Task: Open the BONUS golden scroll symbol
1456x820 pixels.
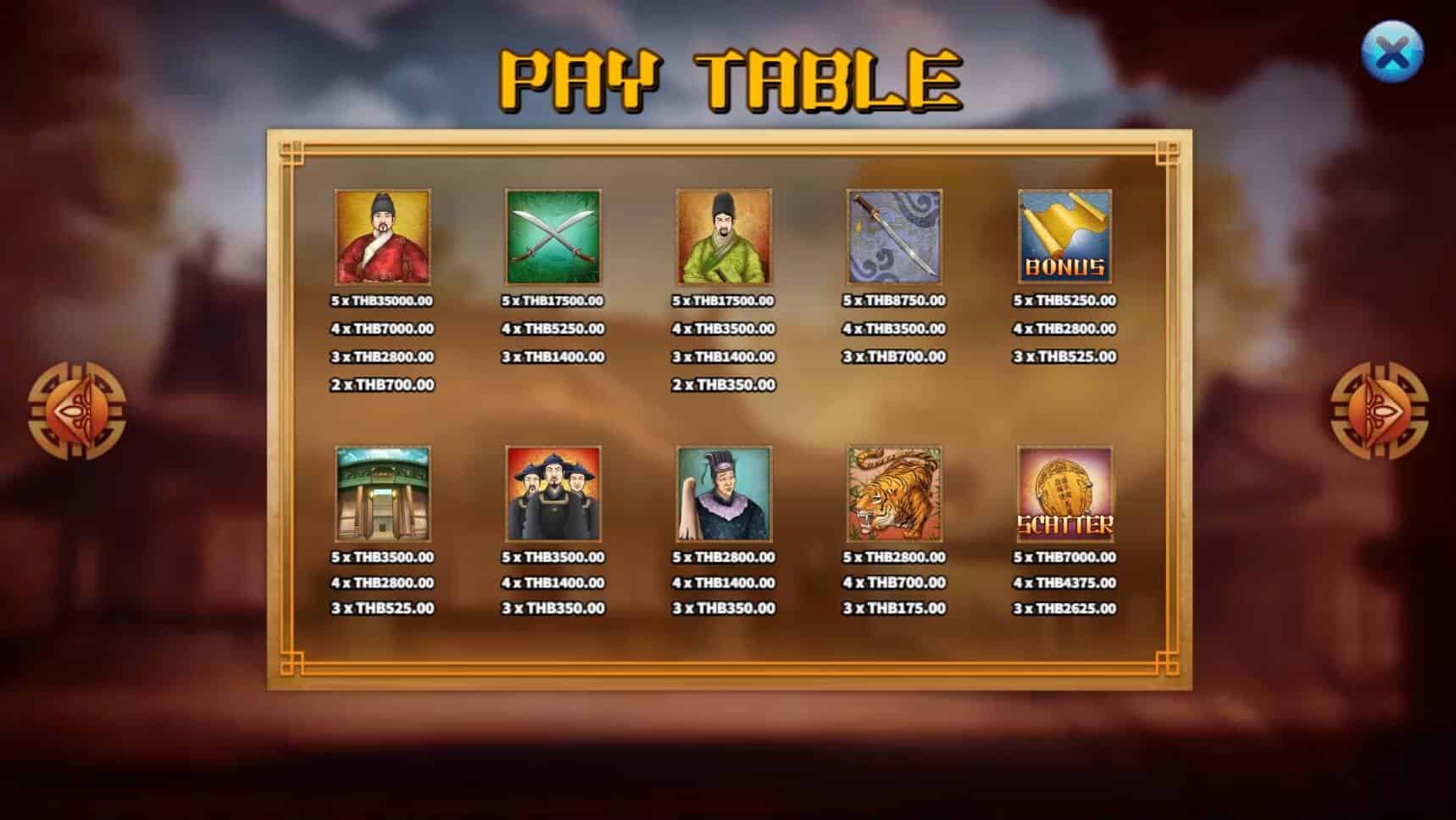Action: point(1065,240)
